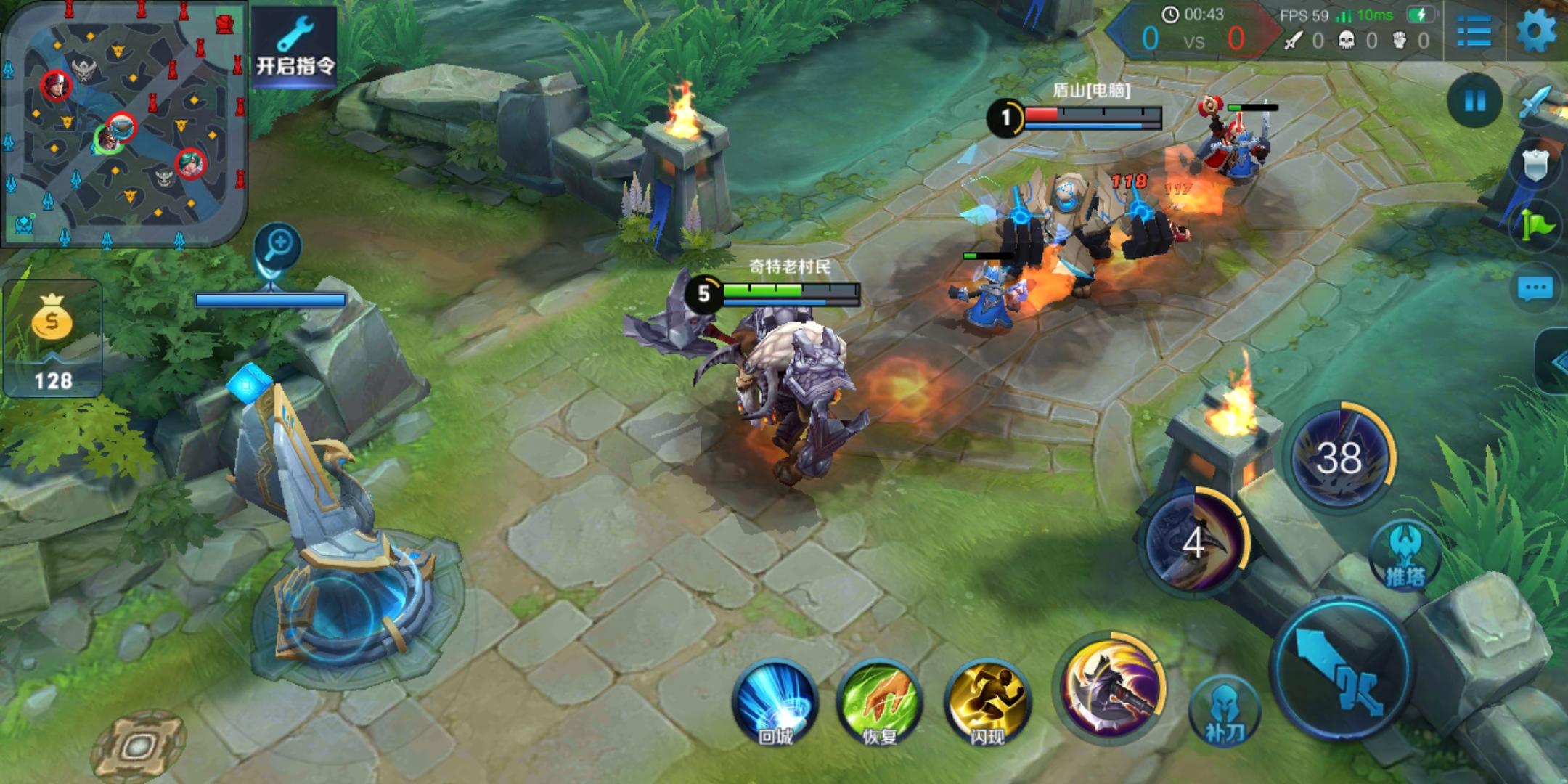The width and height of the screenshot is (1568, 784).
Task: Select the 补刀 last-hit button
Action: [x=1225, y=713]
